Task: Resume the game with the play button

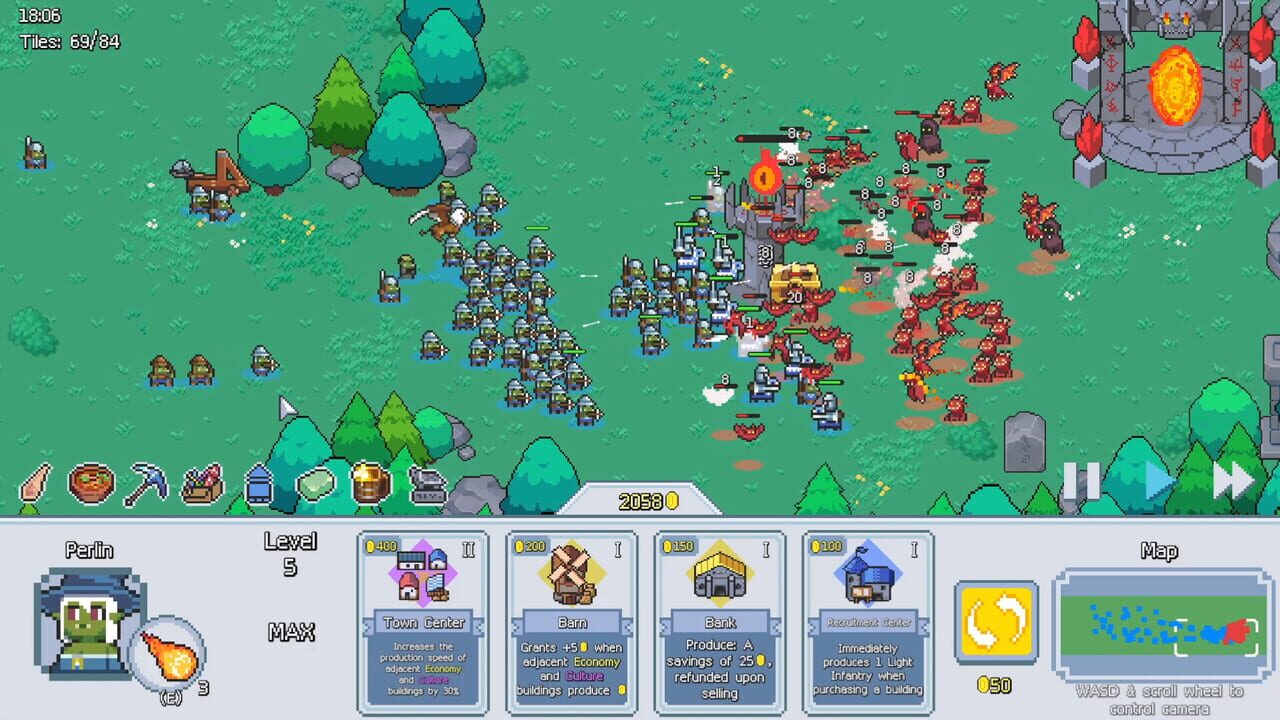Action: pyautogui.click(x=1156, y=483)
